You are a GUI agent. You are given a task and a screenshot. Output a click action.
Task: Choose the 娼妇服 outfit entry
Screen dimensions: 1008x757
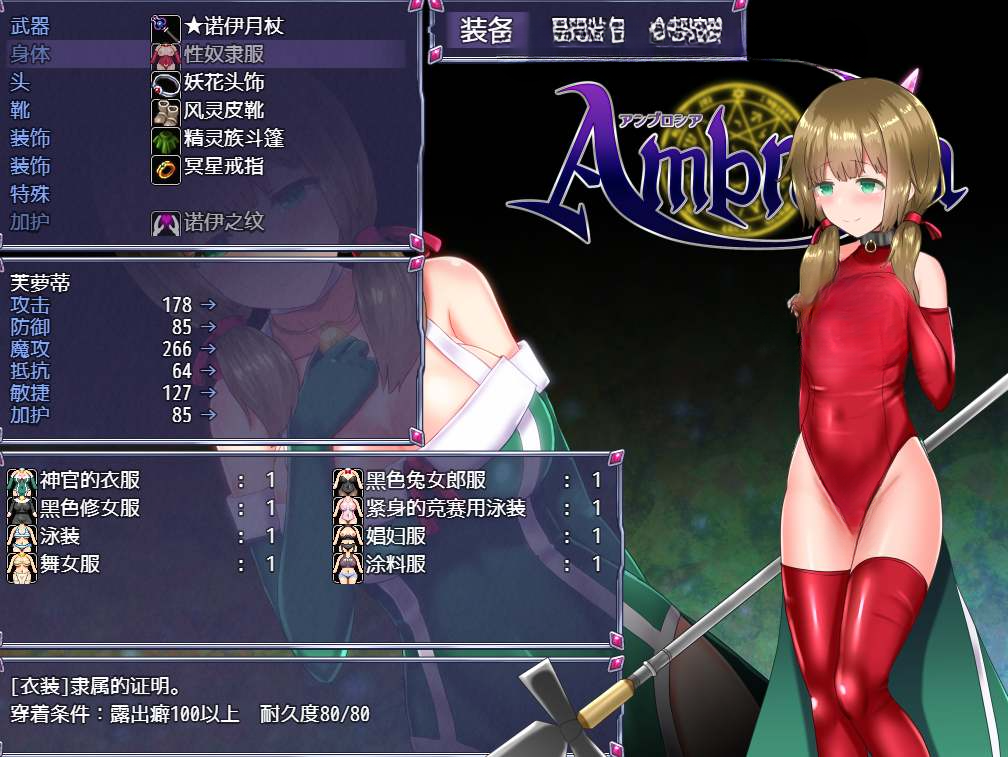point(466,536)
